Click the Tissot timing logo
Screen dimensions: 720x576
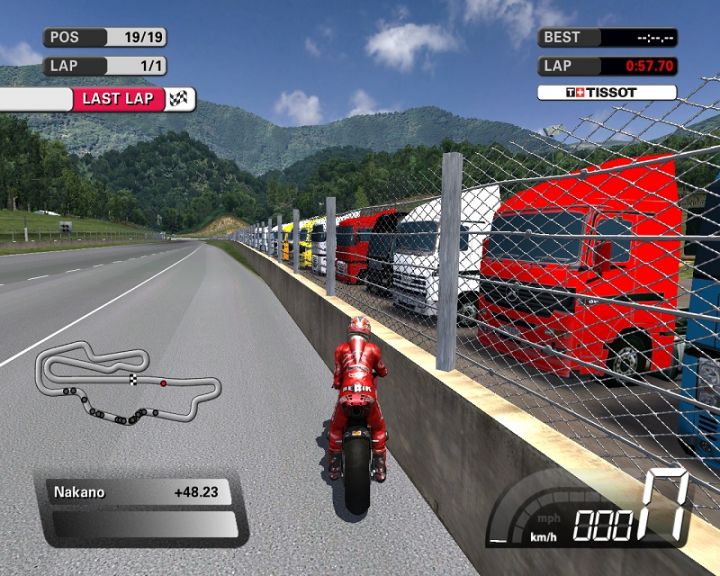tap(606, 93)
